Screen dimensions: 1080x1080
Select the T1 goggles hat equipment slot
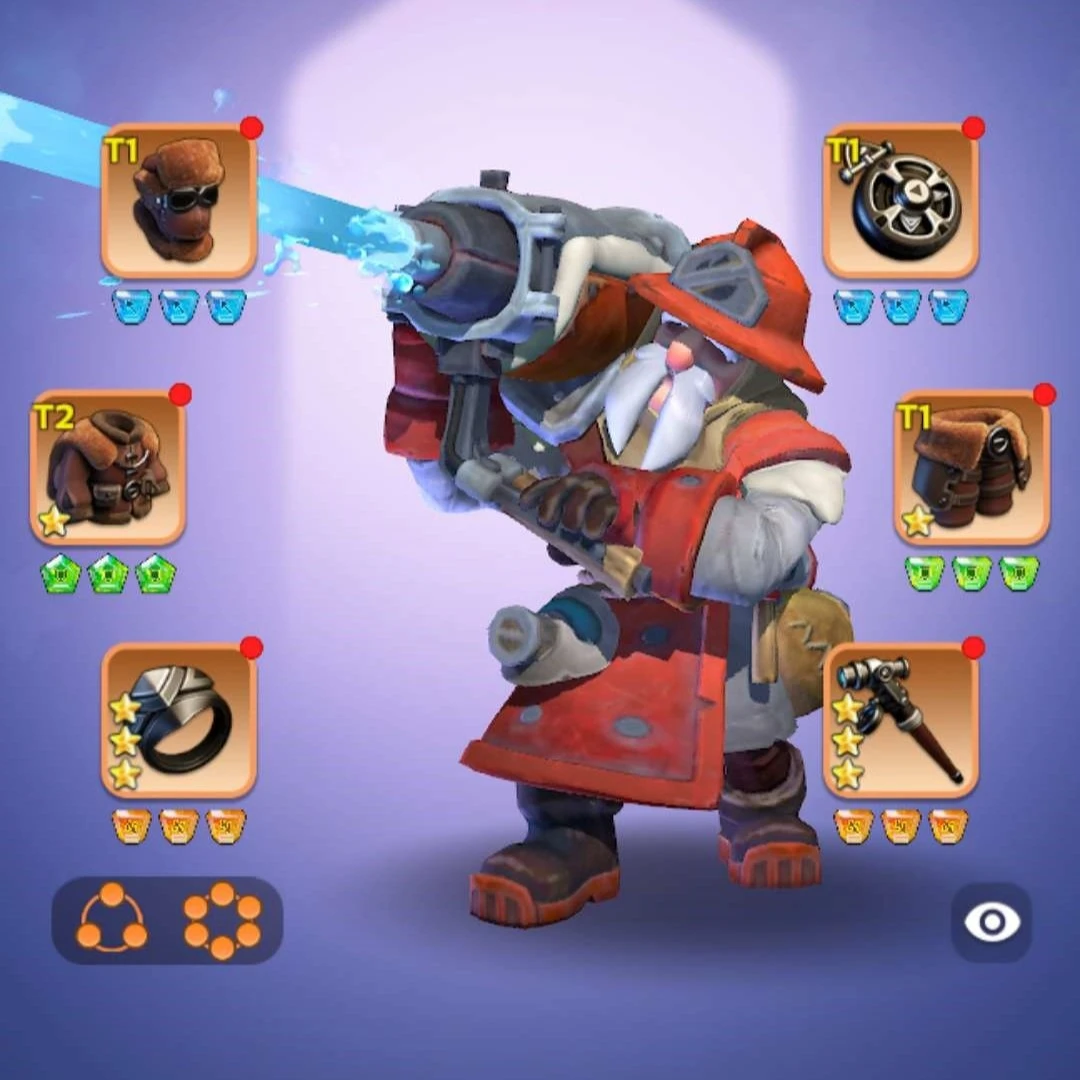[179, 201]
